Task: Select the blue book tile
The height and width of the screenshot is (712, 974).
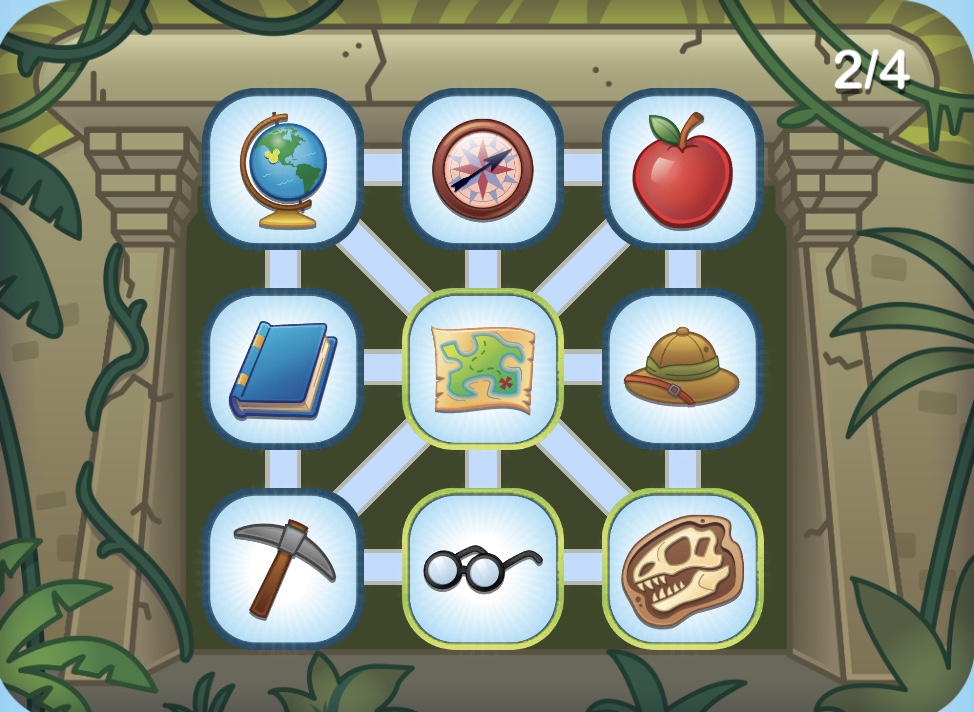Action: [283, 369]
